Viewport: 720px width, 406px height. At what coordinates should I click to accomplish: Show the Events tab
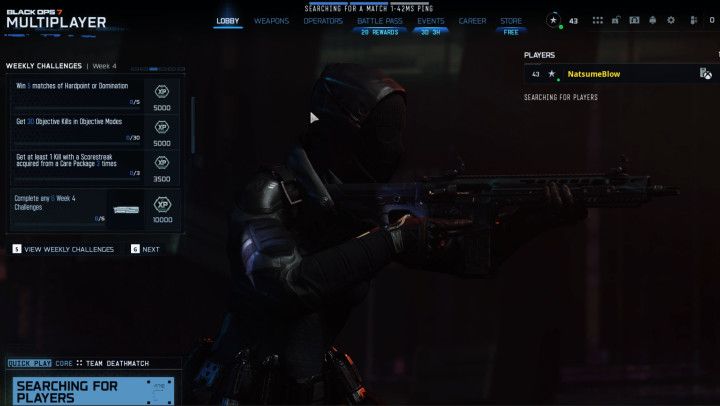click(x=431, y=20)
